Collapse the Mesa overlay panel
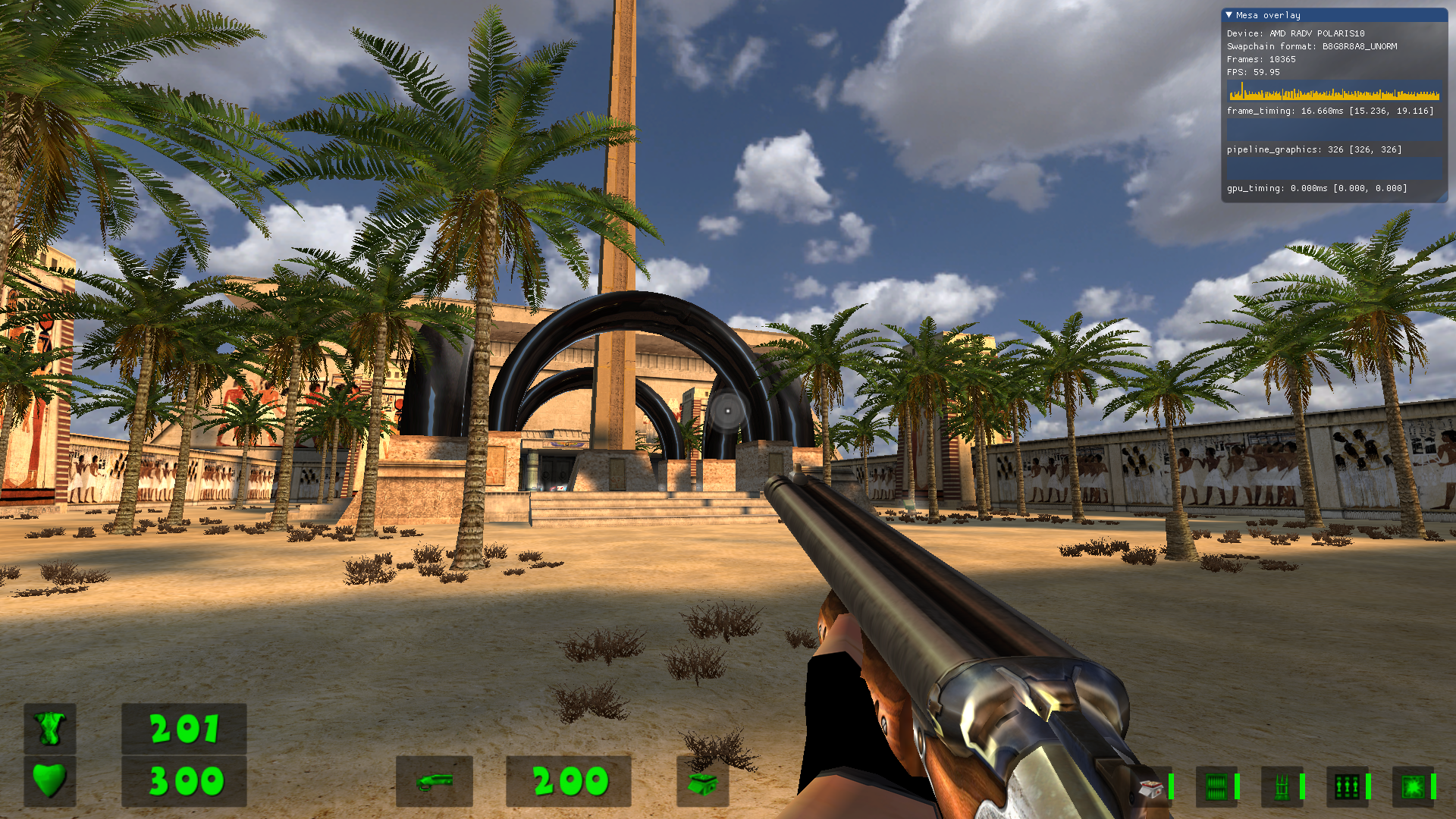Screen dimensions: 1456x819 click(x=1230, y=15)
